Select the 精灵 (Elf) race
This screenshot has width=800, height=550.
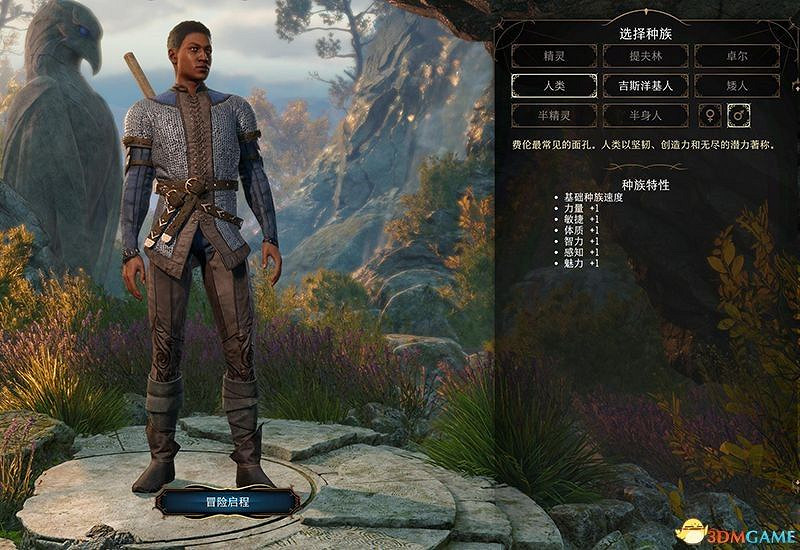point(553,57)
